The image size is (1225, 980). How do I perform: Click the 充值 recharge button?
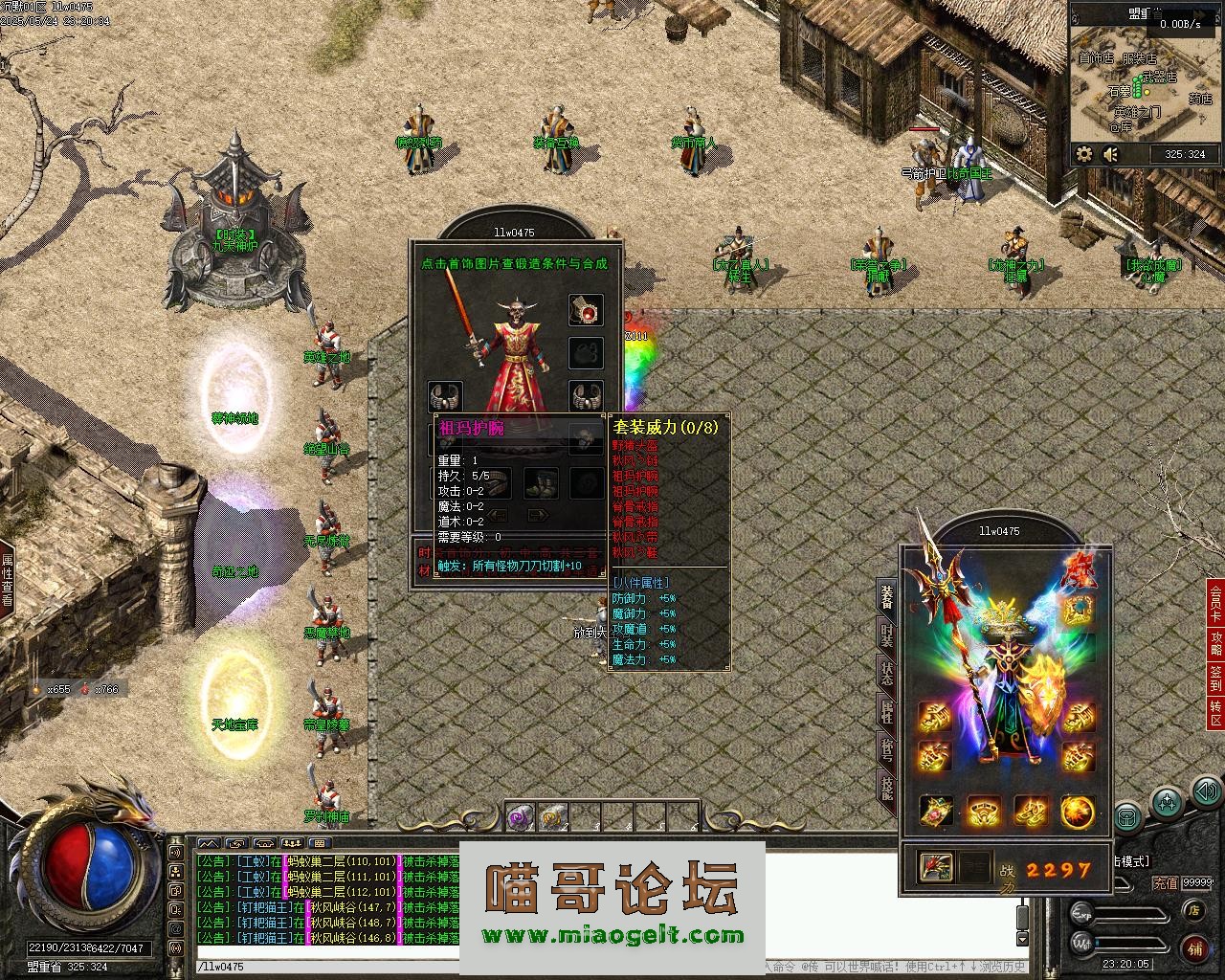1165,882
